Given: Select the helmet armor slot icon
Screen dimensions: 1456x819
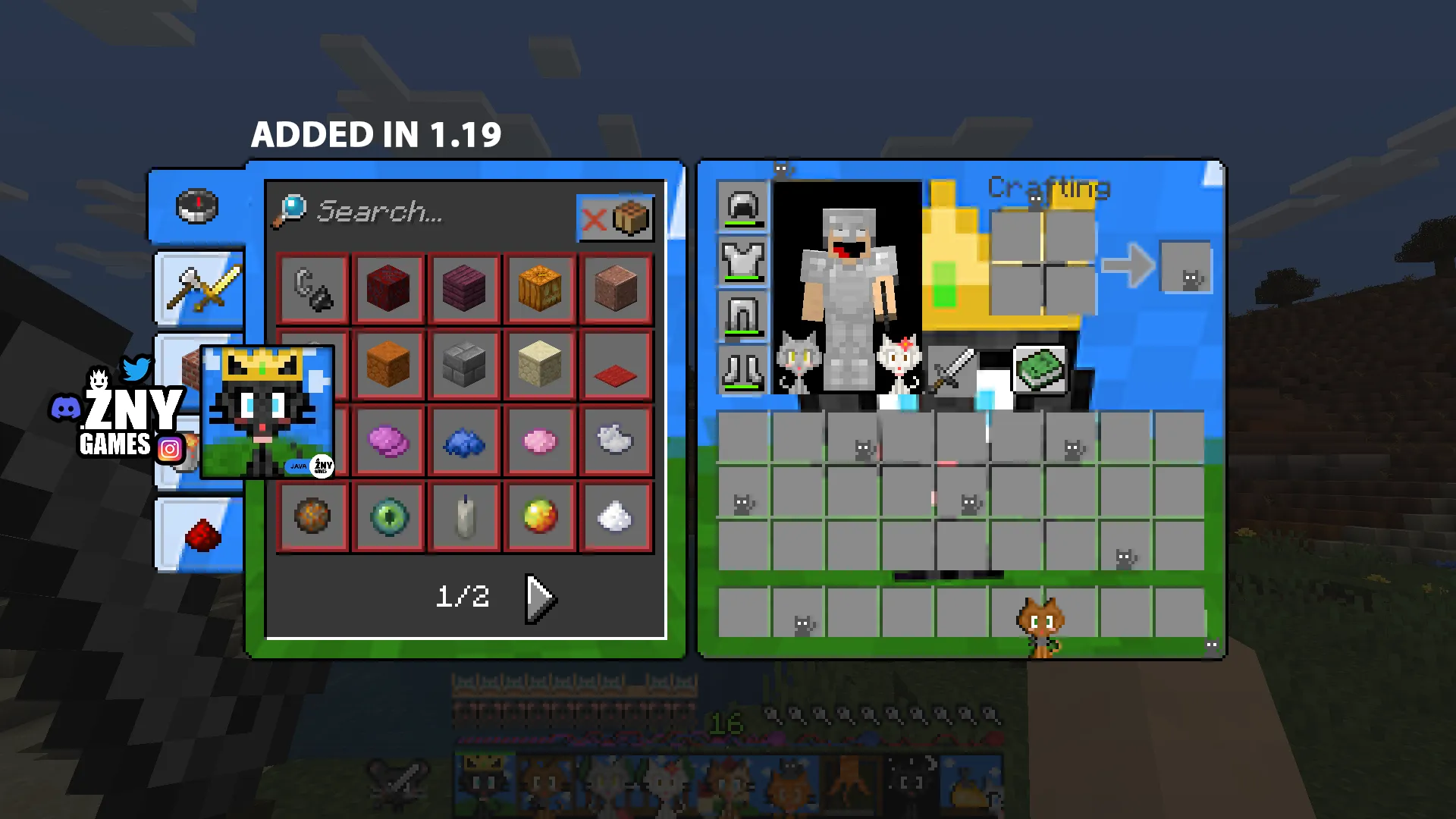Looking at the screenshot, I should coord(742,206).
